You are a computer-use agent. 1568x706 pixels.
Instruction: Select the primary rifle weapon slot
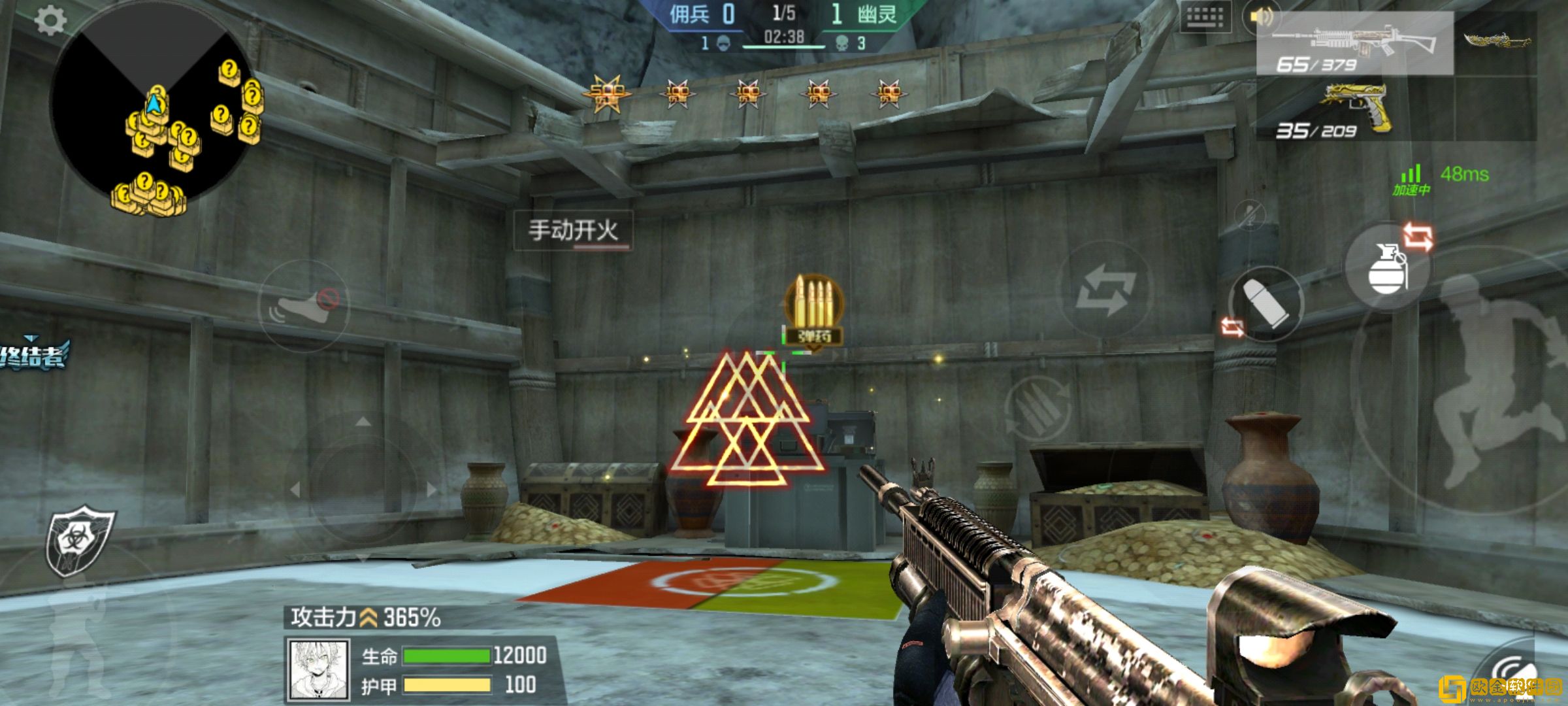tap(1354, 44)
